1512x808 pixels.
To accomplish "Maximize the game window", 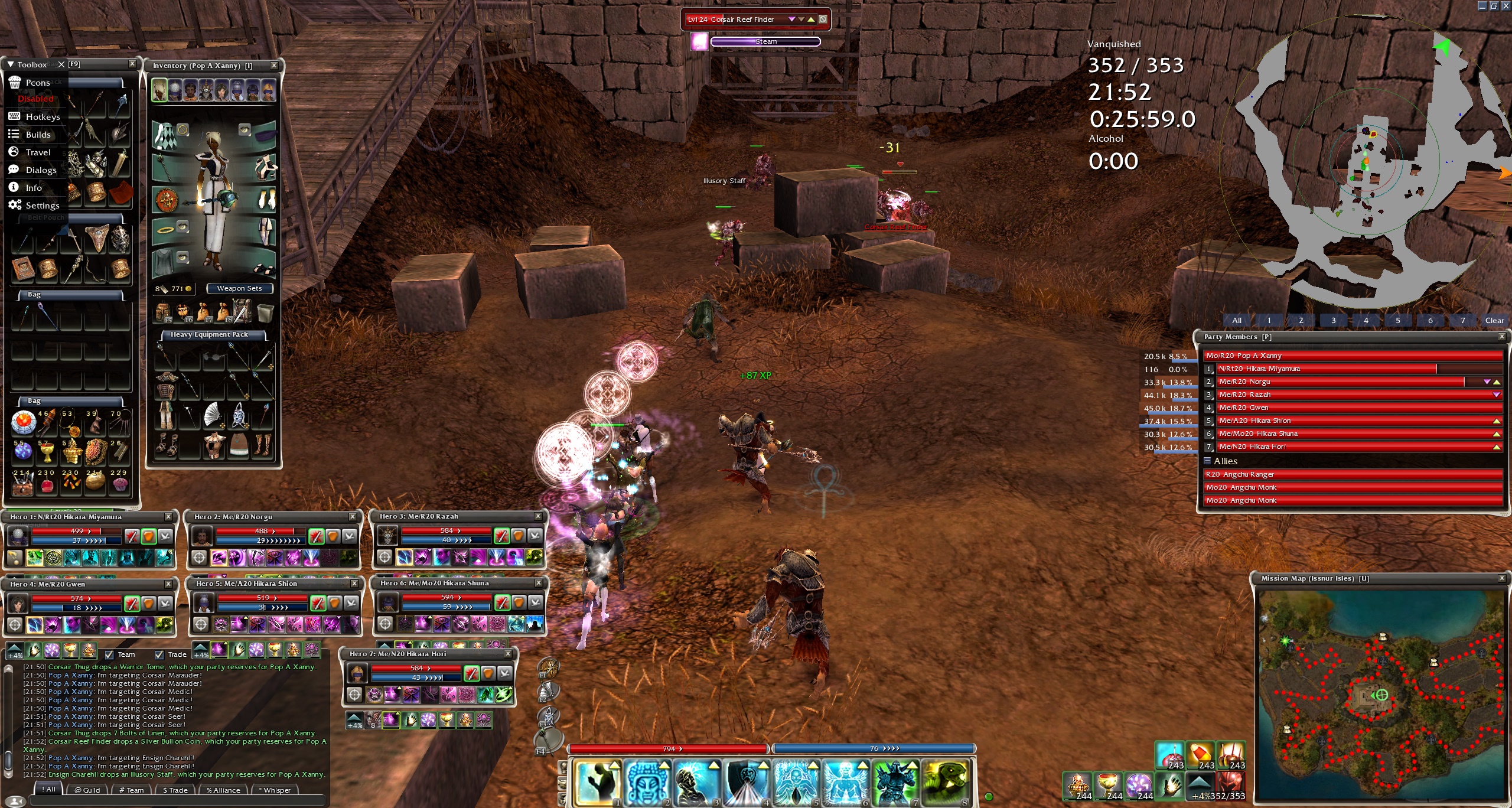I will tap(1494, 5).
